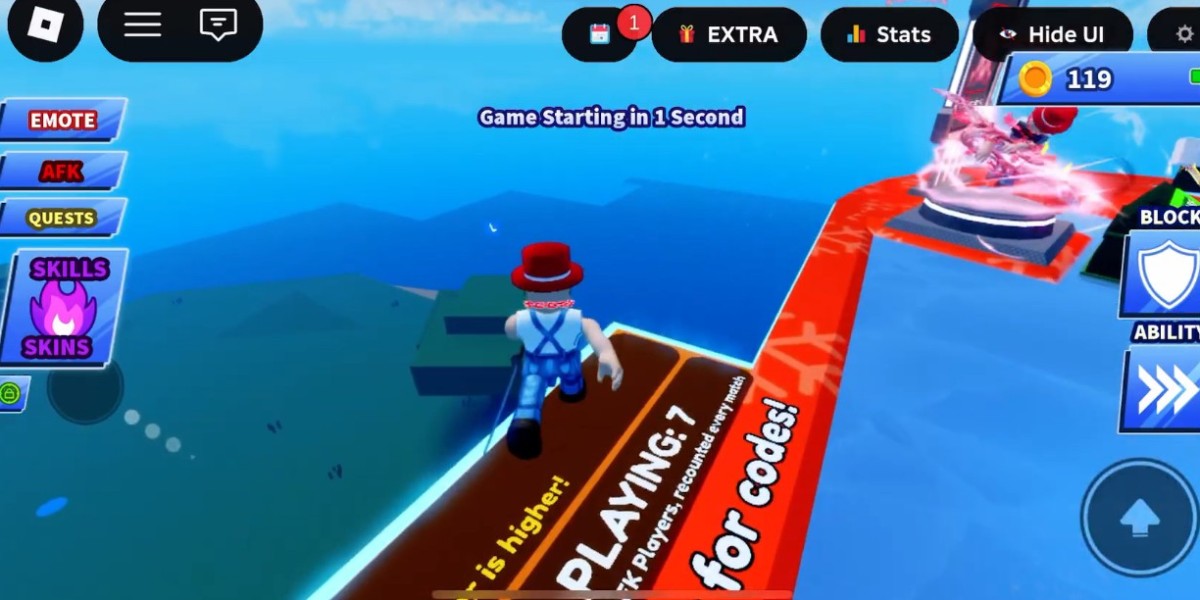Open the EXTRA gift menu

(x=729, y=35)
